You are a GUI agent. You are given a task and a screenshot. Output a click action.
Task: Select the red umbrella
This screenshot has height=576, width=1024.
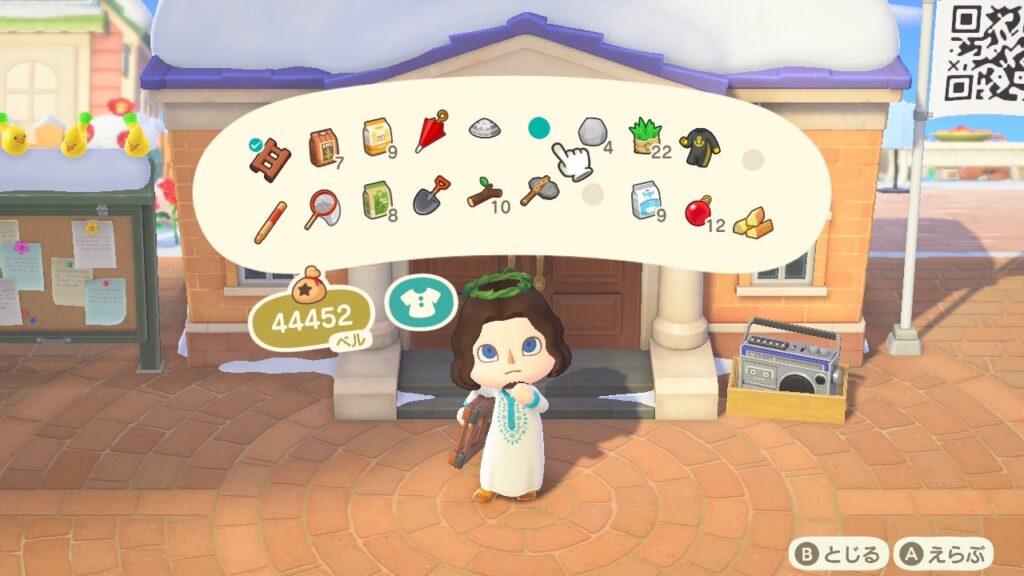tap(431, 132)
